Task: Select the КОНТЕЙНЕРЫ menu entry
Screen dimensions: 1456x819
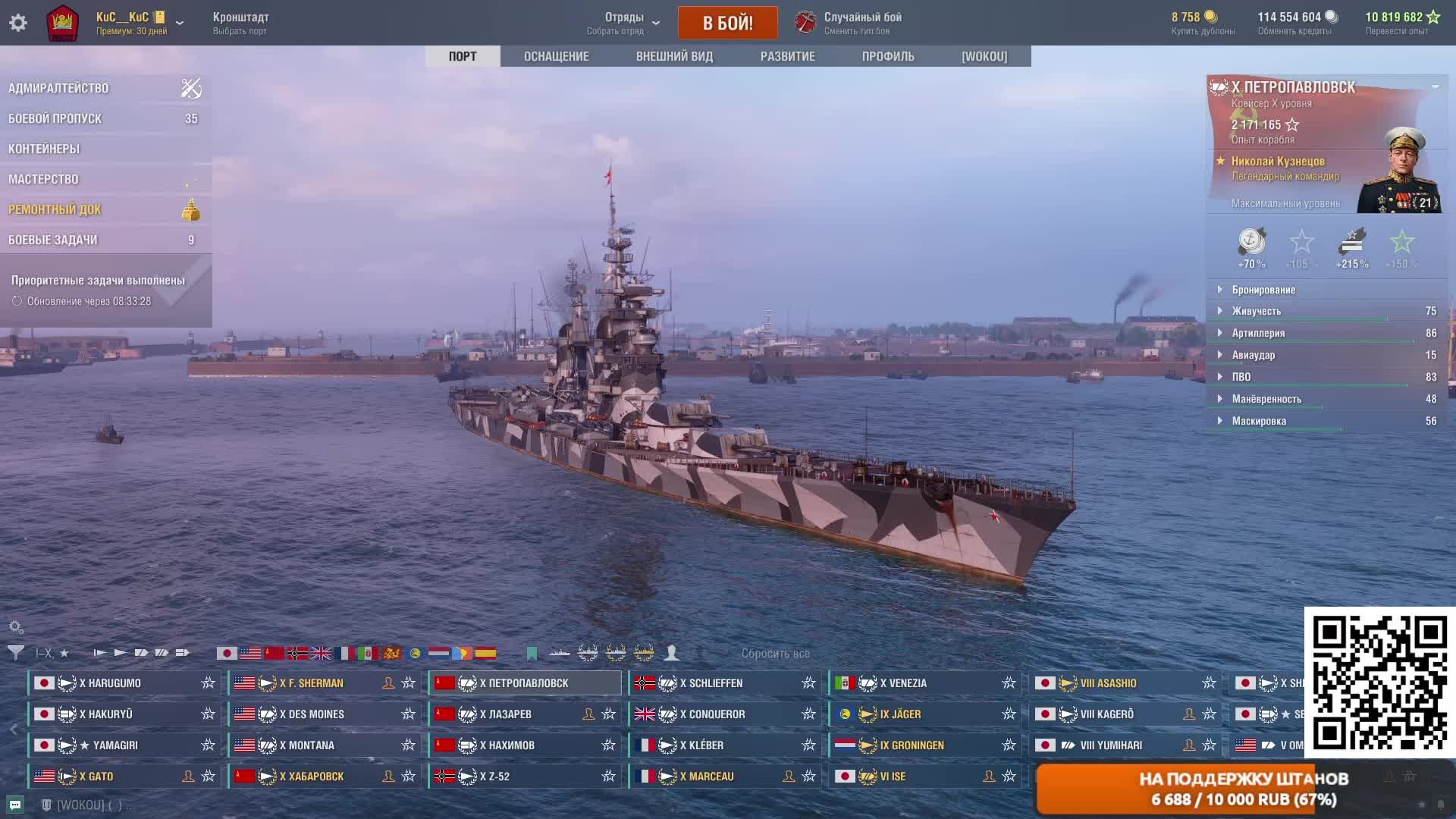Action: (44, 149)
